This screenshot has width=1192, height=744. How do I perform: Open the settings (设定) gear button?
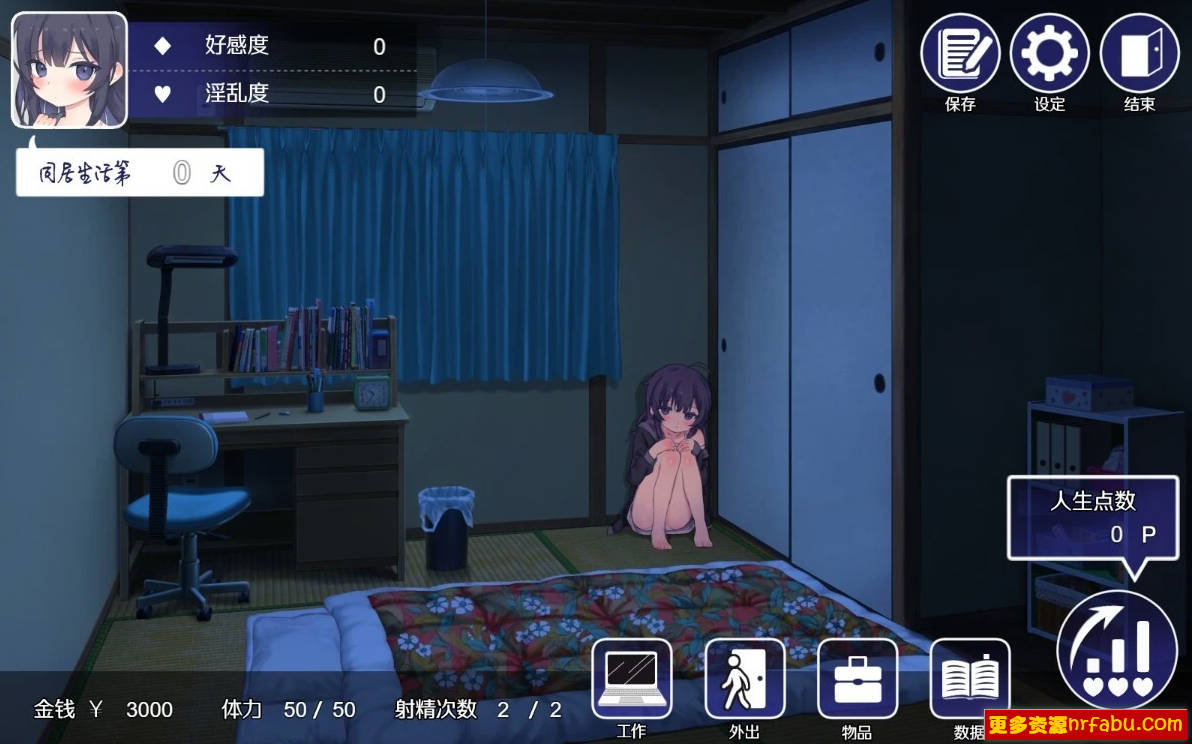pos(1049,54)
